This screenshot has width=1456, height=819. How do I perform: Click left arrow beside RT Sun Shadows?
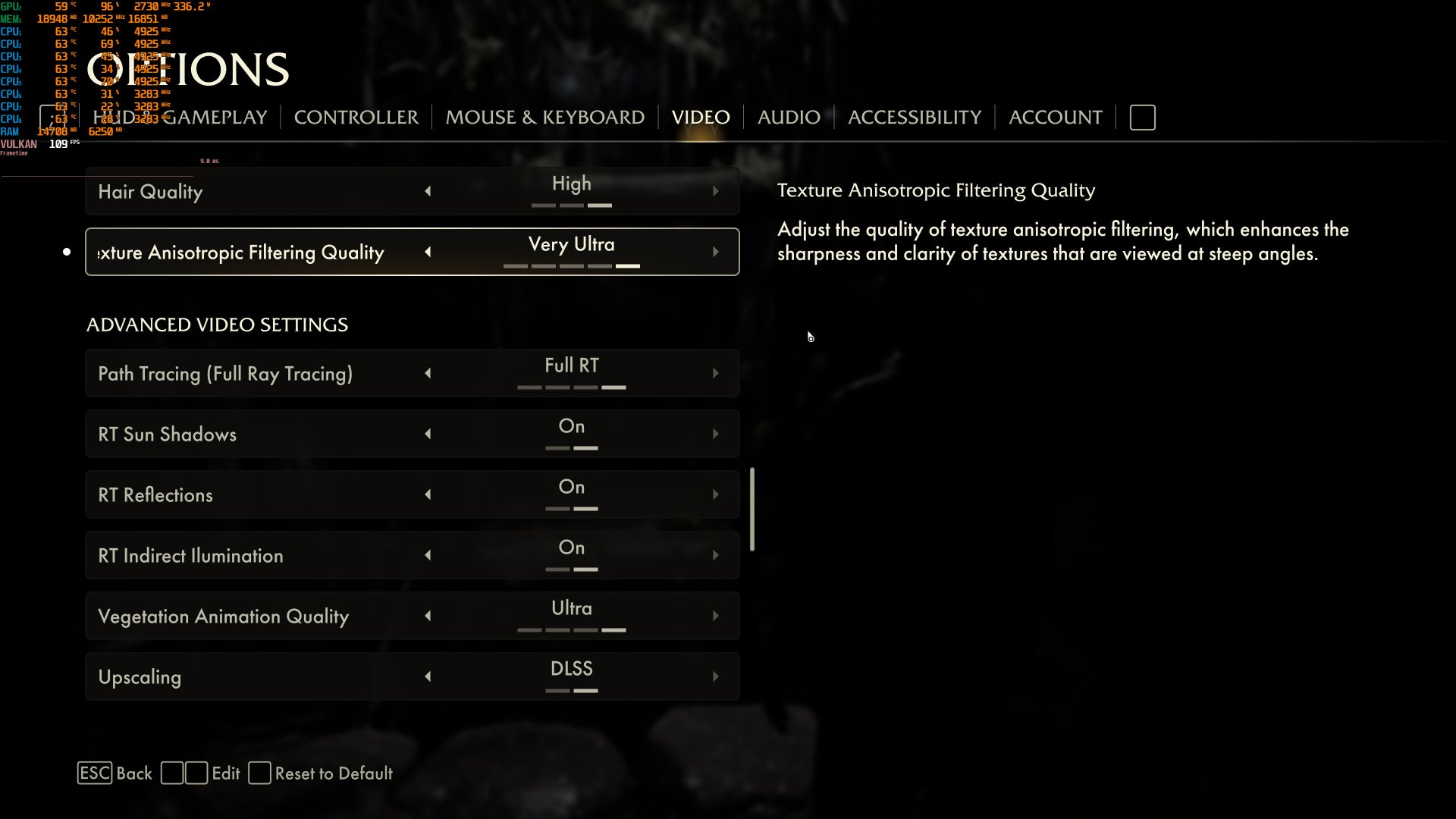428,434
